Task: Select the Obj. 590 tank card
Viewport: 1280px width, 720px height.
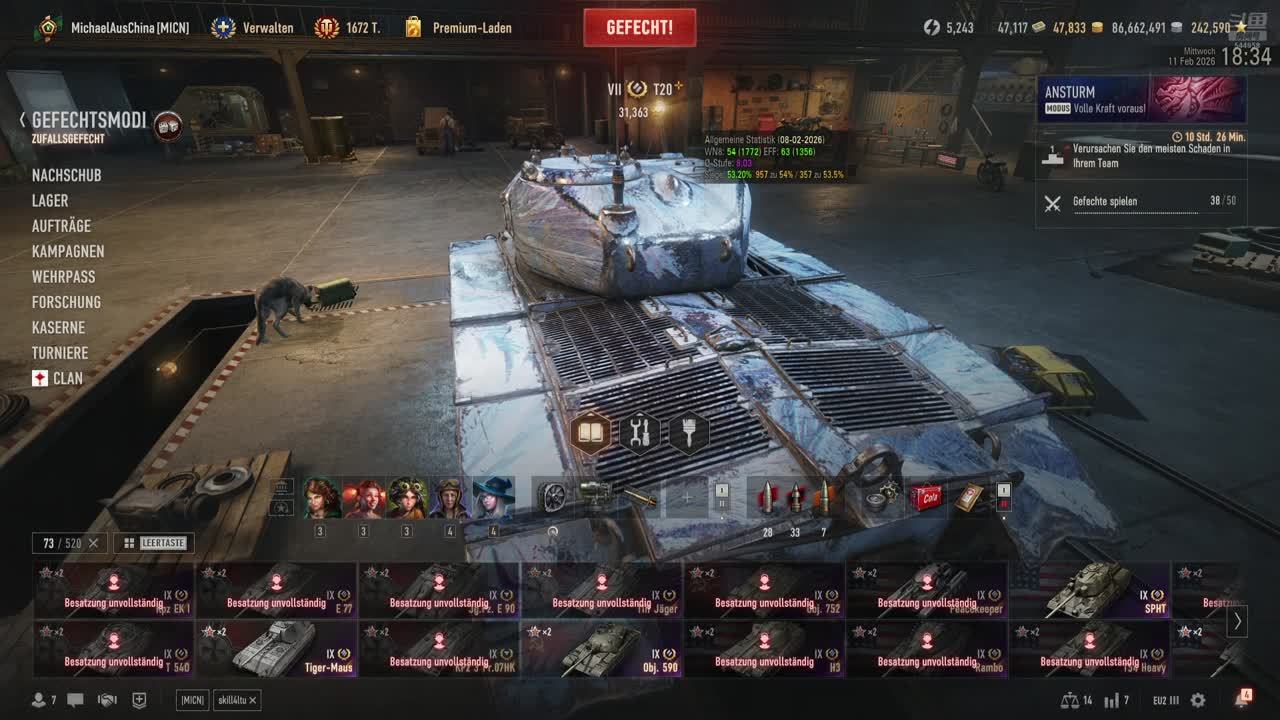Action: point(602,649)
